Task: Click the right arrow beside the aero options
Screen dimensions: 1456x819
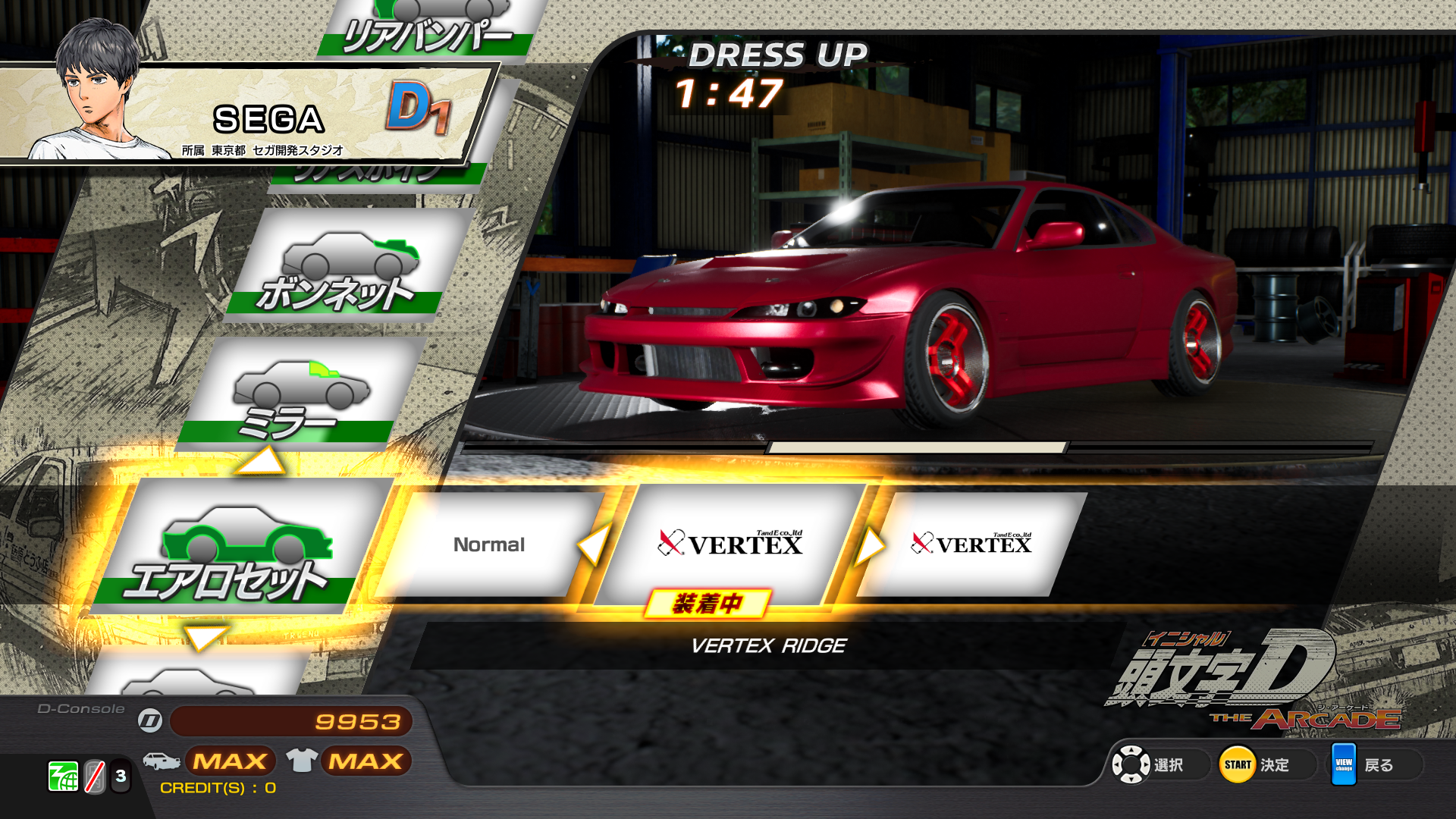Action: click(870, 545)
